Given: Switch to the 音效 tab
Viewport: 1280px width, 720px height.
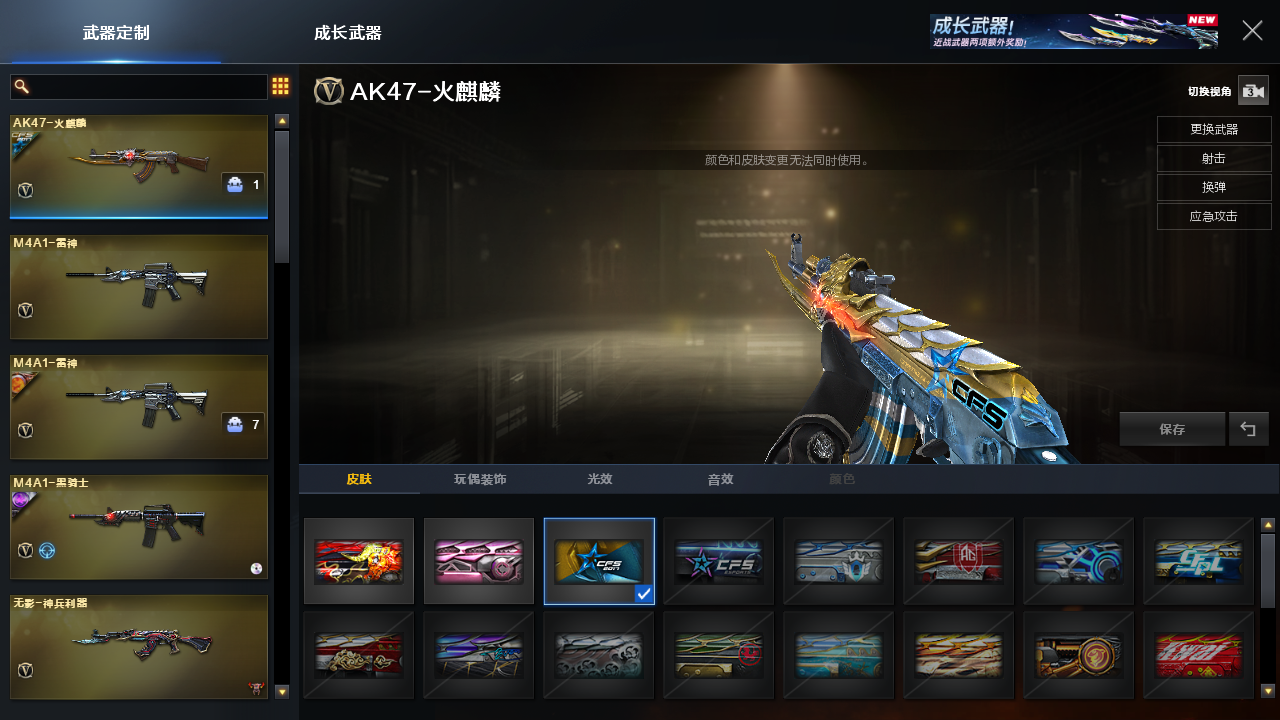Looking at the screenshot, I should click(x=720, y=479).
